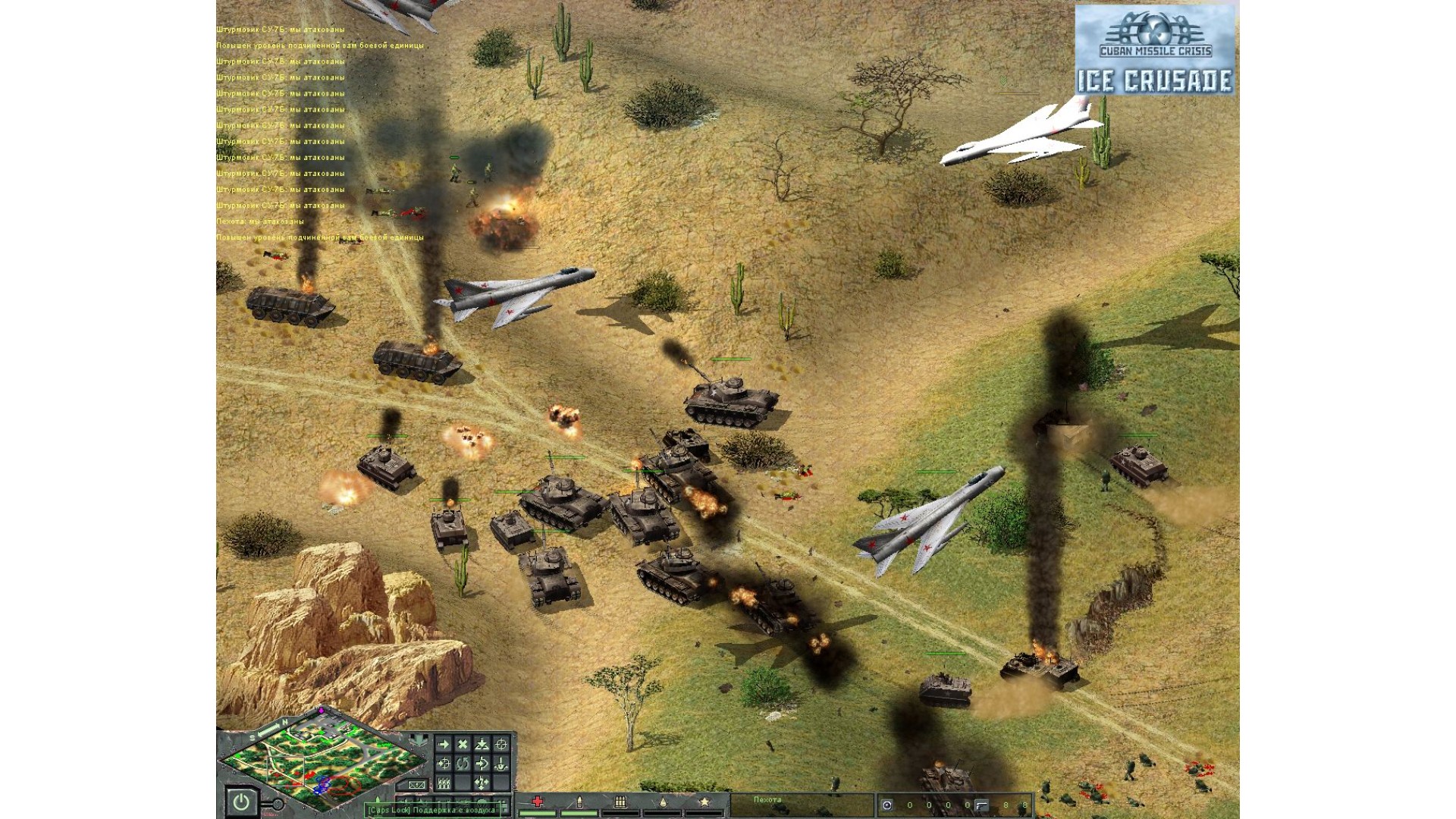Select the arrow-into-bracket enter command
This screenshot has height=819, width=1456.
pos(482,764)
